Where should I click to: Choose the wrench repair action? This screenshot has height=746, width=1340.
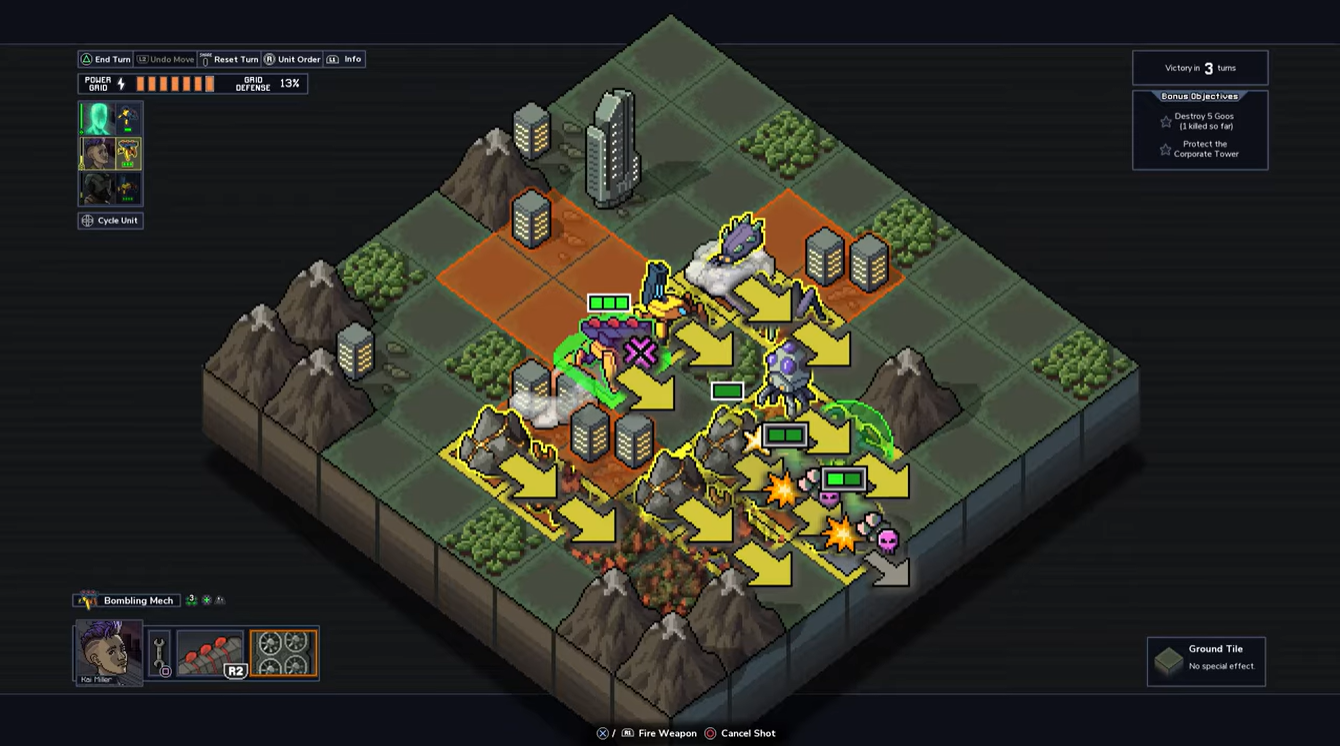160,654
